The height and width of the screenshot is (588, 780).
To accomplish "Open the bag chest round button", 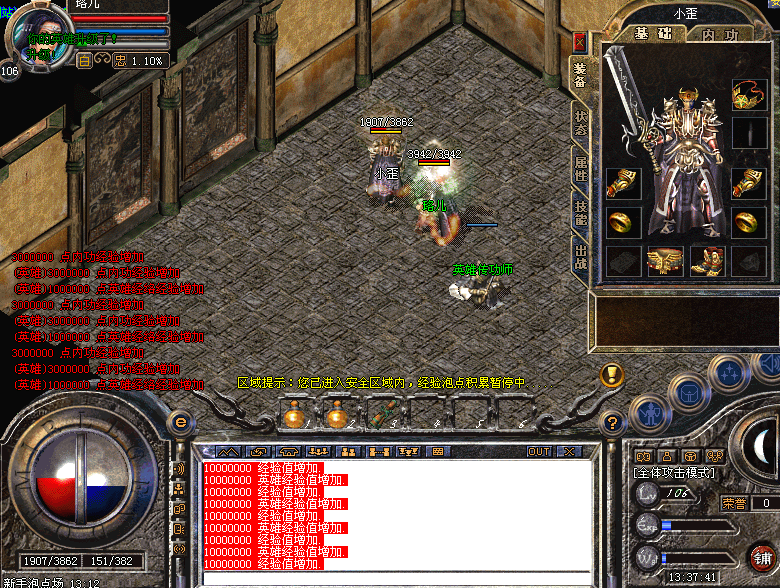I will 690,393.
